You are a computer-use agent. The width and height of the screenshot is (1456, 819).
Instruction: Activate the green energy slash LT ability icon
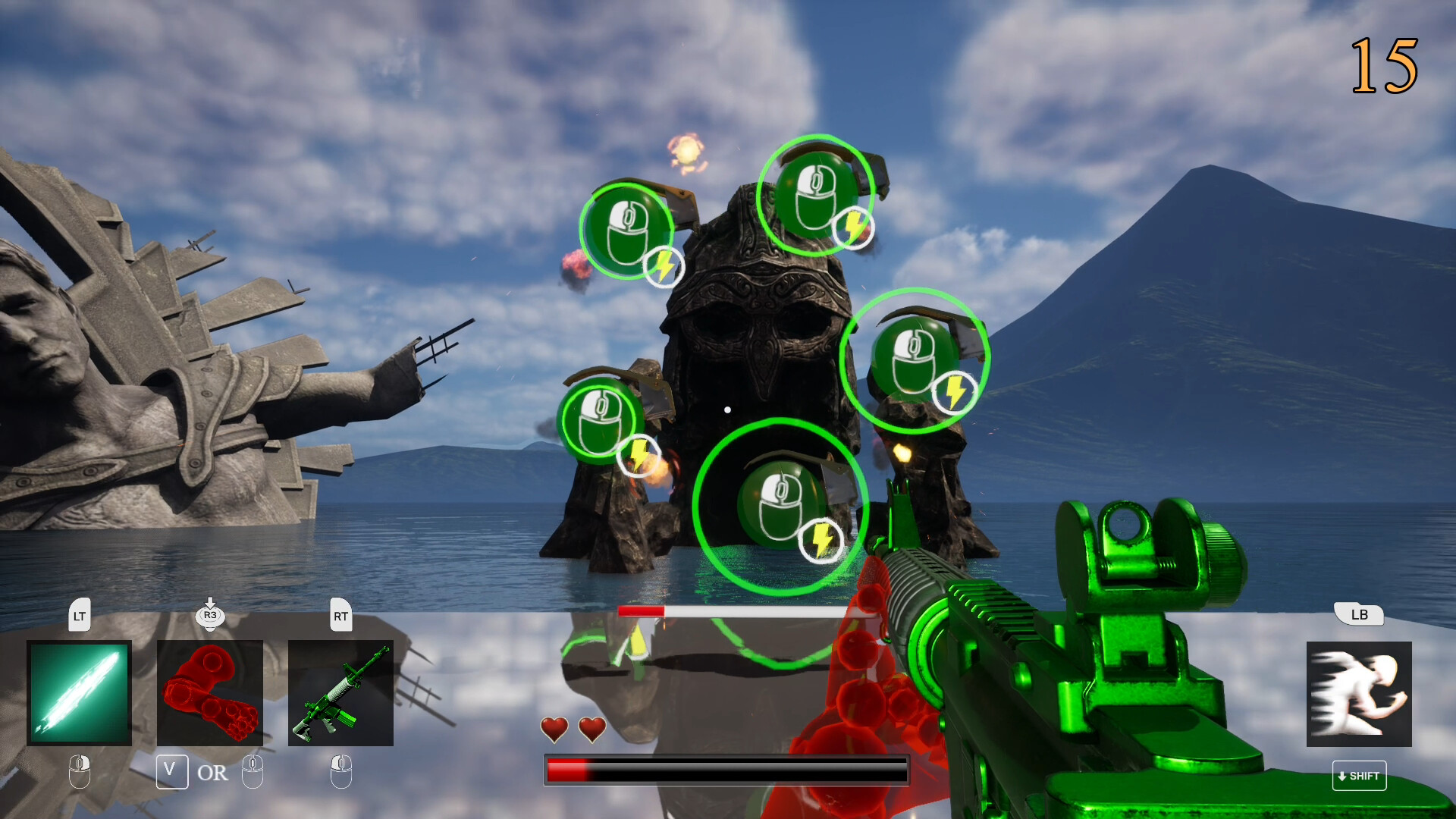80,692
